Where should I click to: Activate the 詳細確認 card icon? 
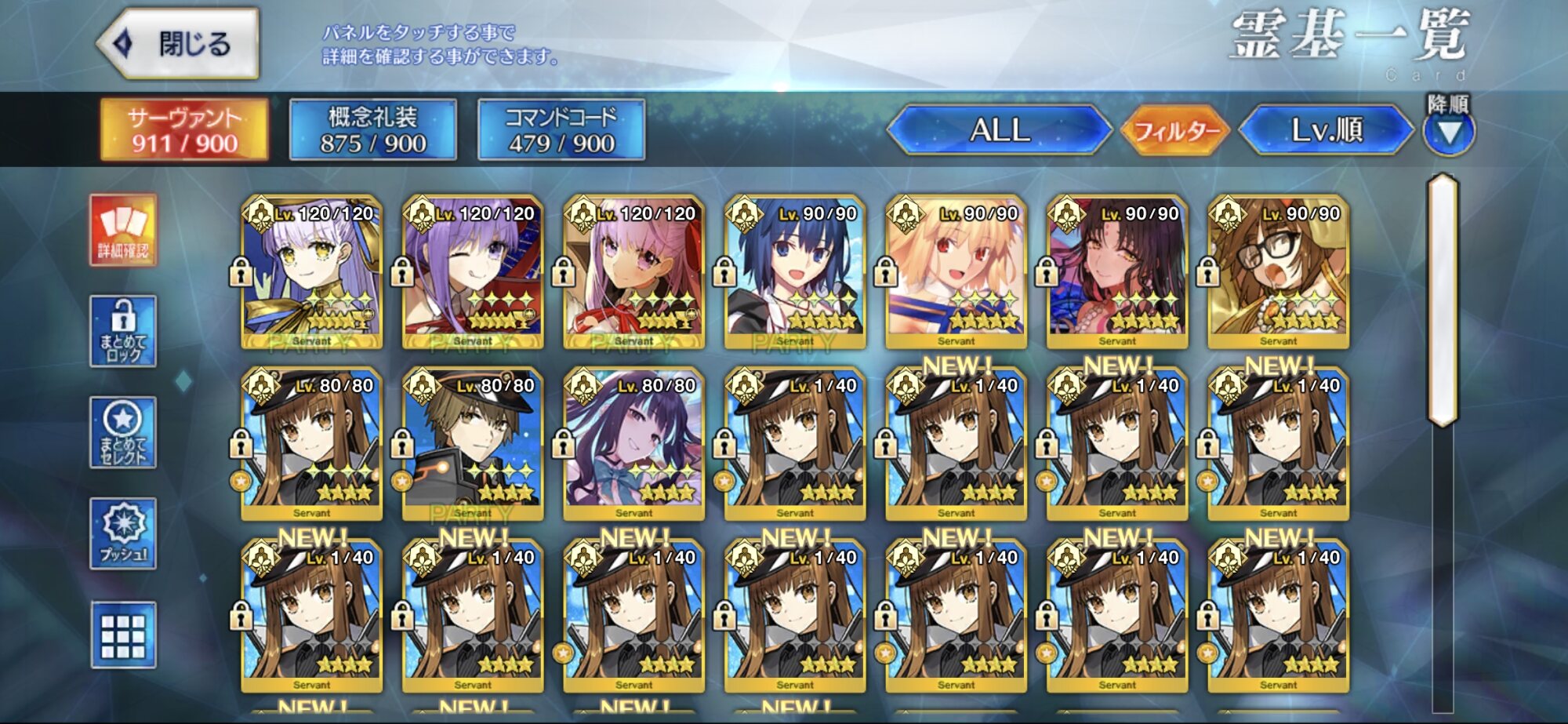[123, 230]
